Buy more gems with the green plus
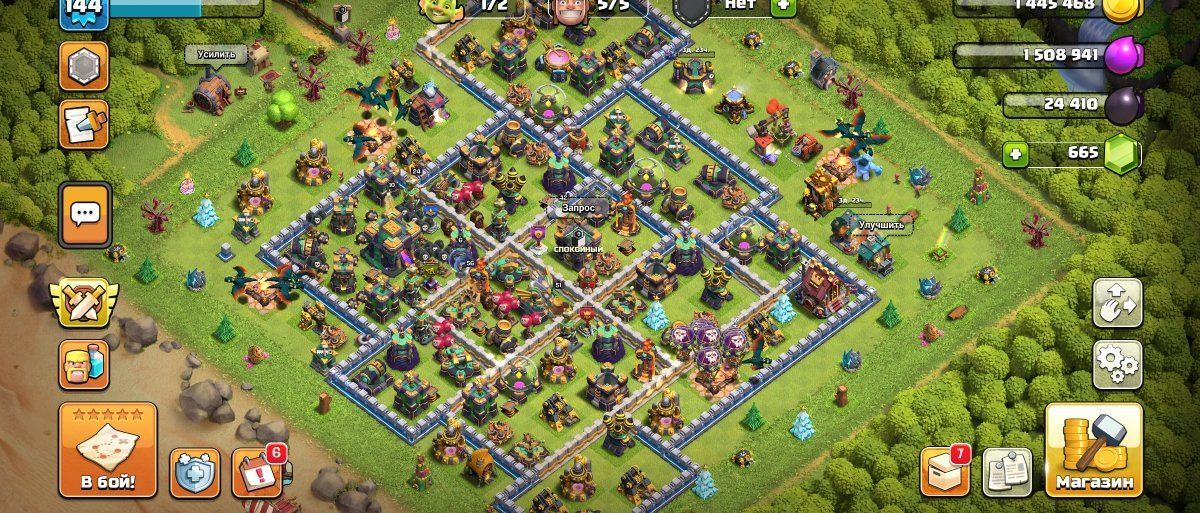 coord(1017,155)
